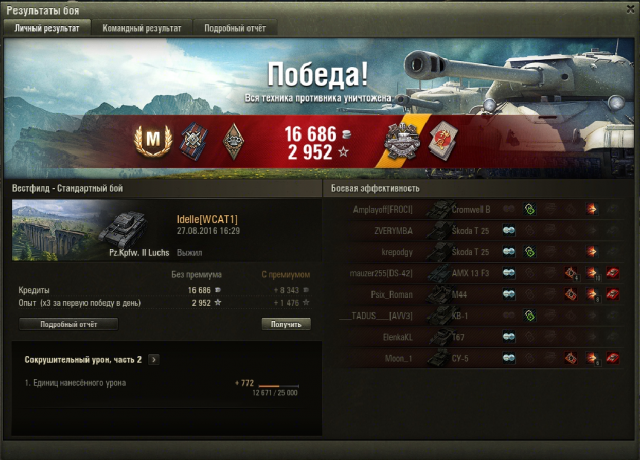Select the krepodgy player row

tap(476, 251)
